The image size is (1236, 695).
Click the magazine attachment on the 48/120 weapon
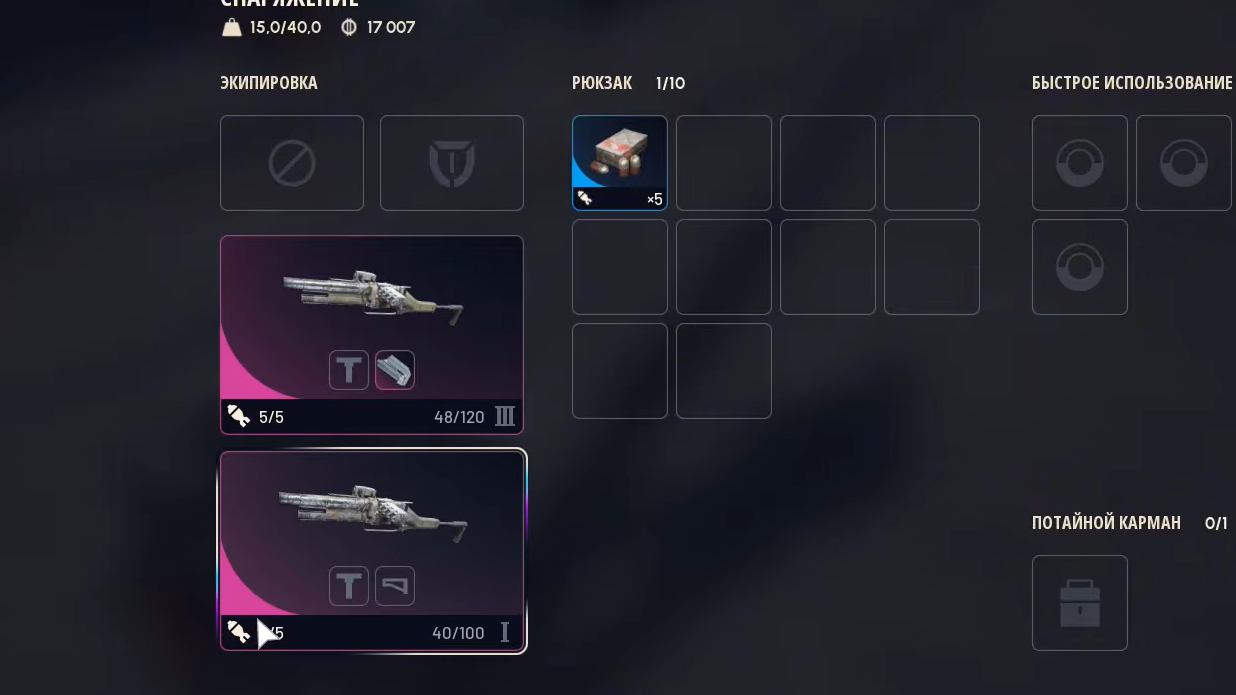(395, 370)
